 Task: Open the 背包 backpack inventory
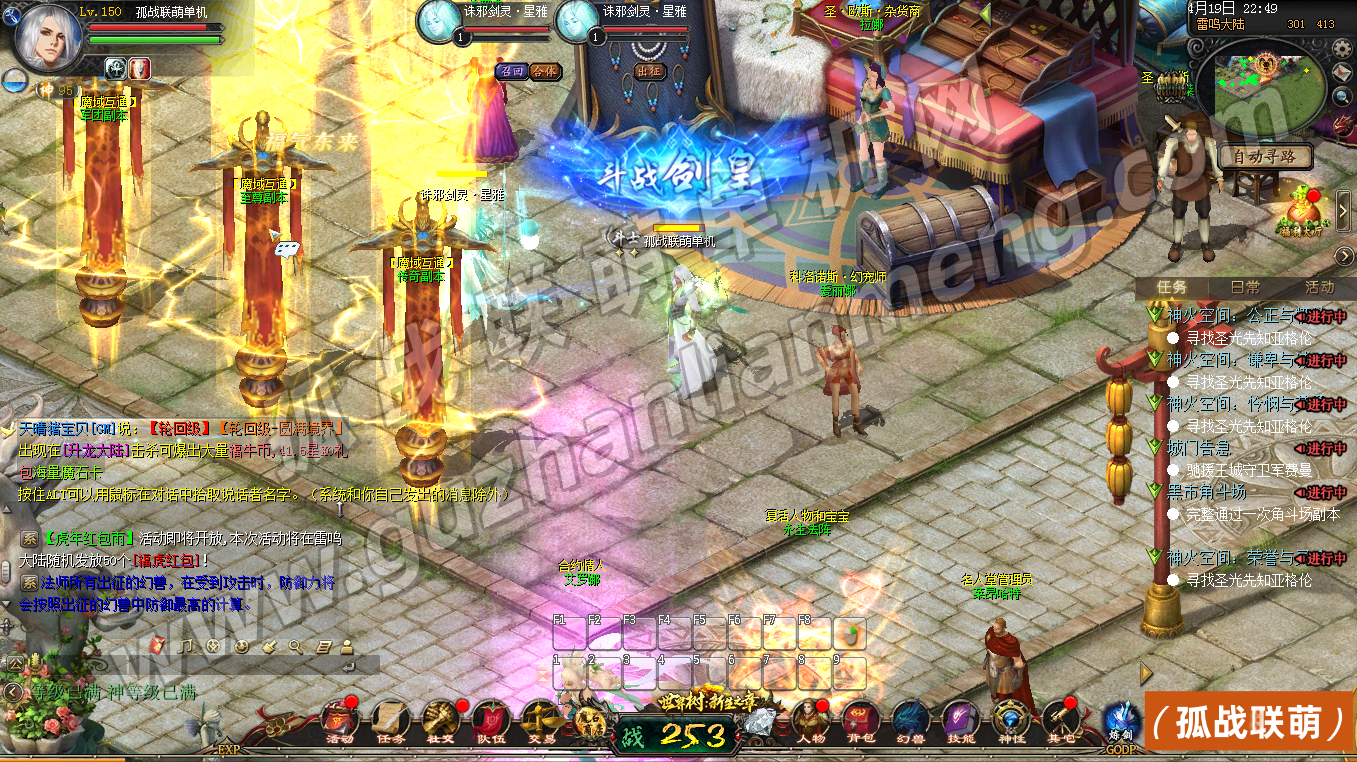861,718
